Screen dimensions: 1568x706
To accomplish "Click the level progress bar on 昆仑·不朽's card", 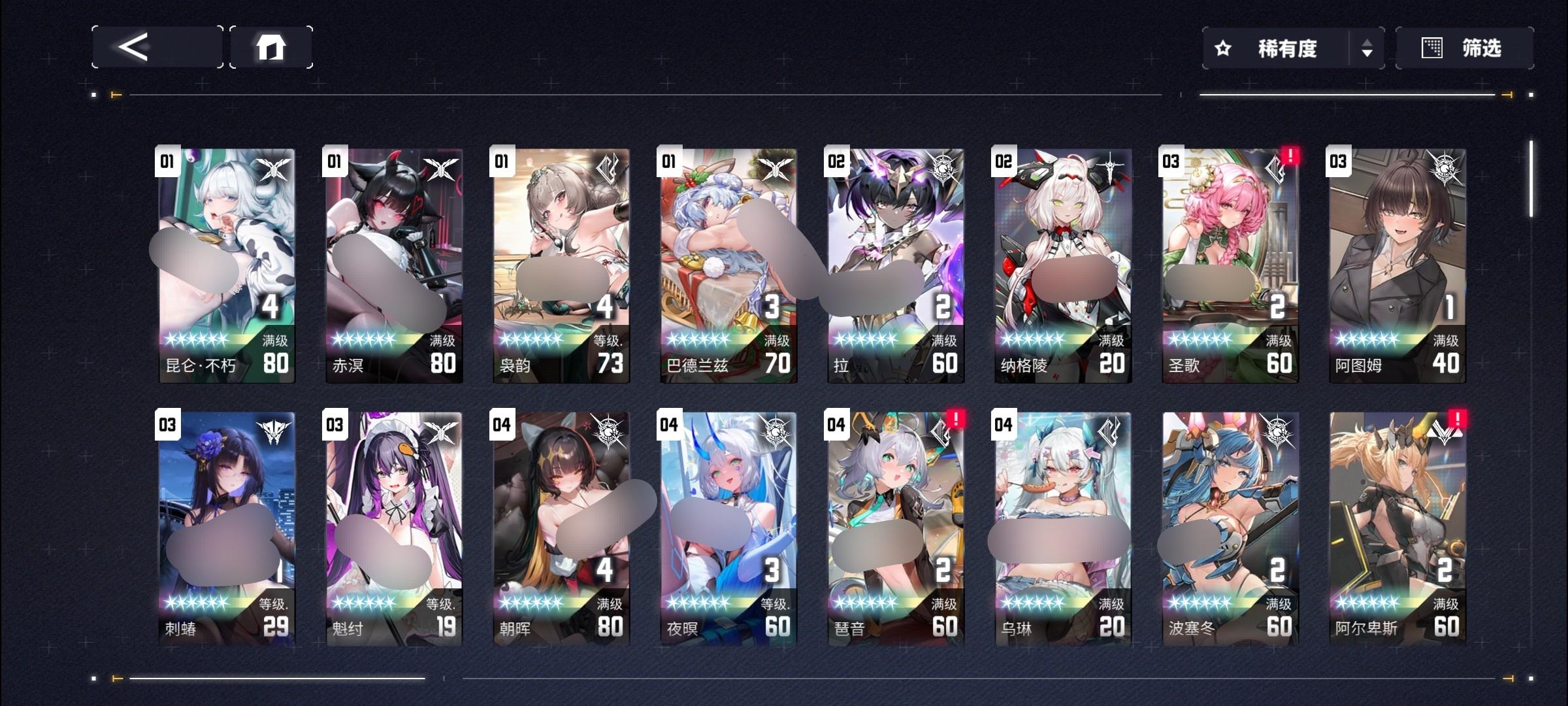I will (x=210, y=339).
